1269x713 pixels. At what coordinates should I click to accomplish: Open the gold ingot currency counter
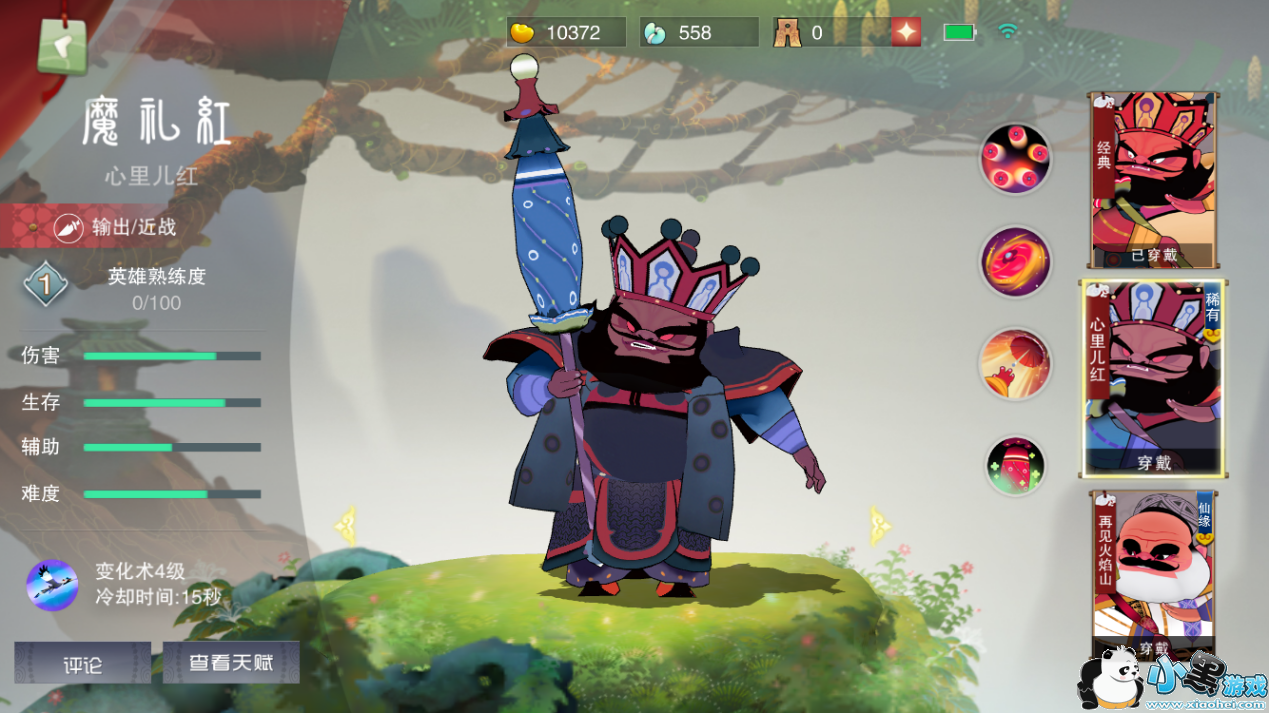[x=566, y=32]
